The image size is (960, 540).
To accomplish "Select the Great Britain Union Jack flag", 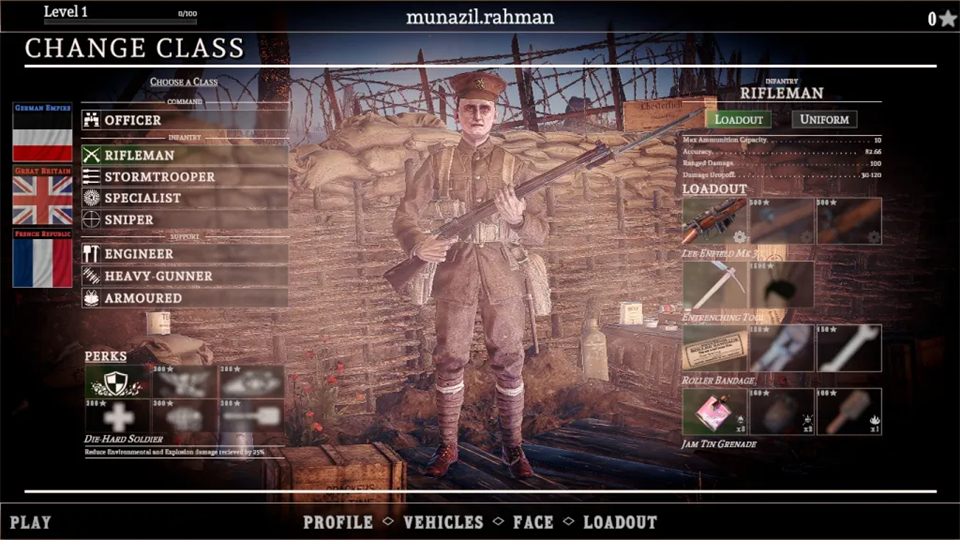I will coord(42,198).
